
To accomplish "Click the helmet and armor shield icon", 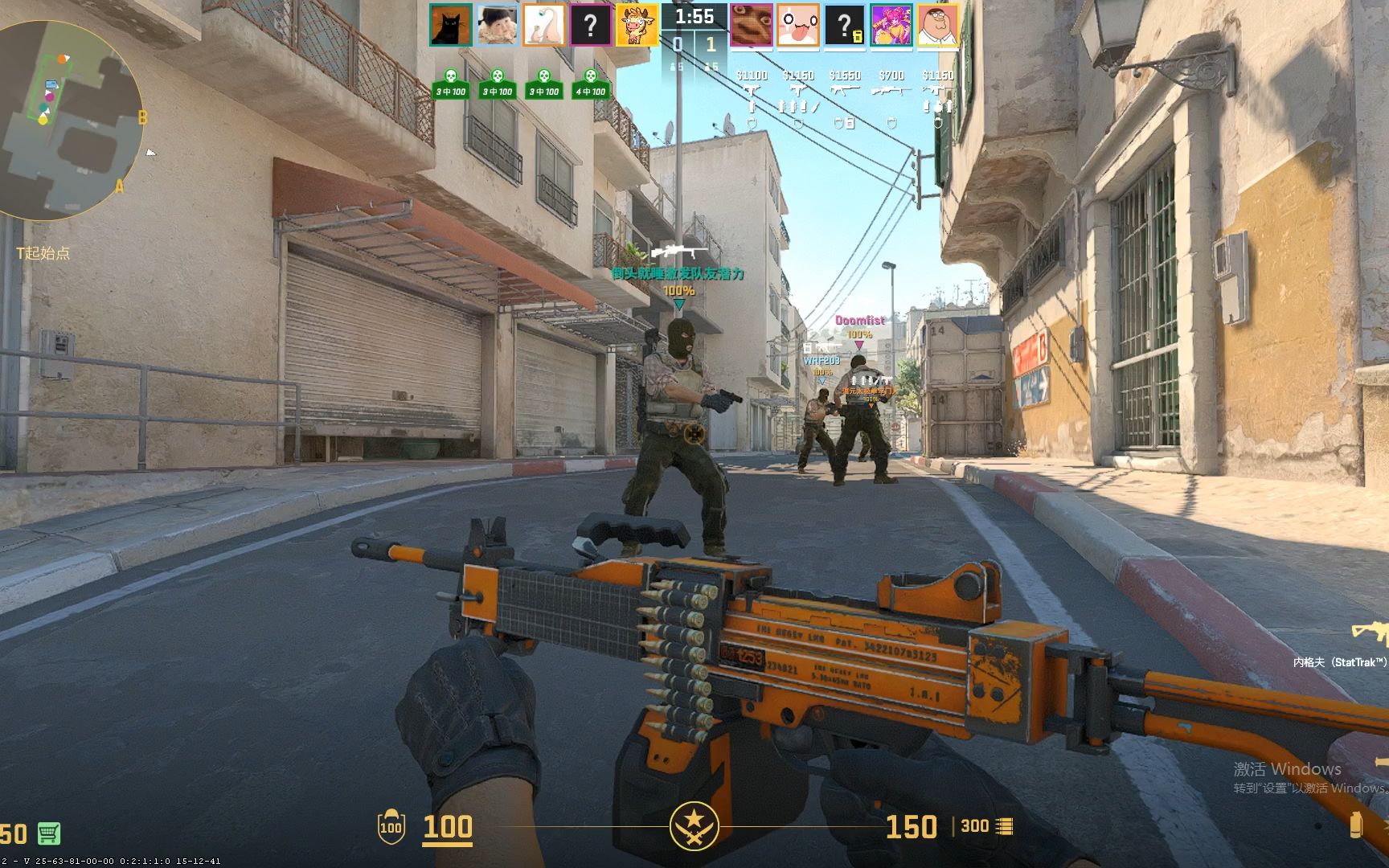I will [391, 826].
